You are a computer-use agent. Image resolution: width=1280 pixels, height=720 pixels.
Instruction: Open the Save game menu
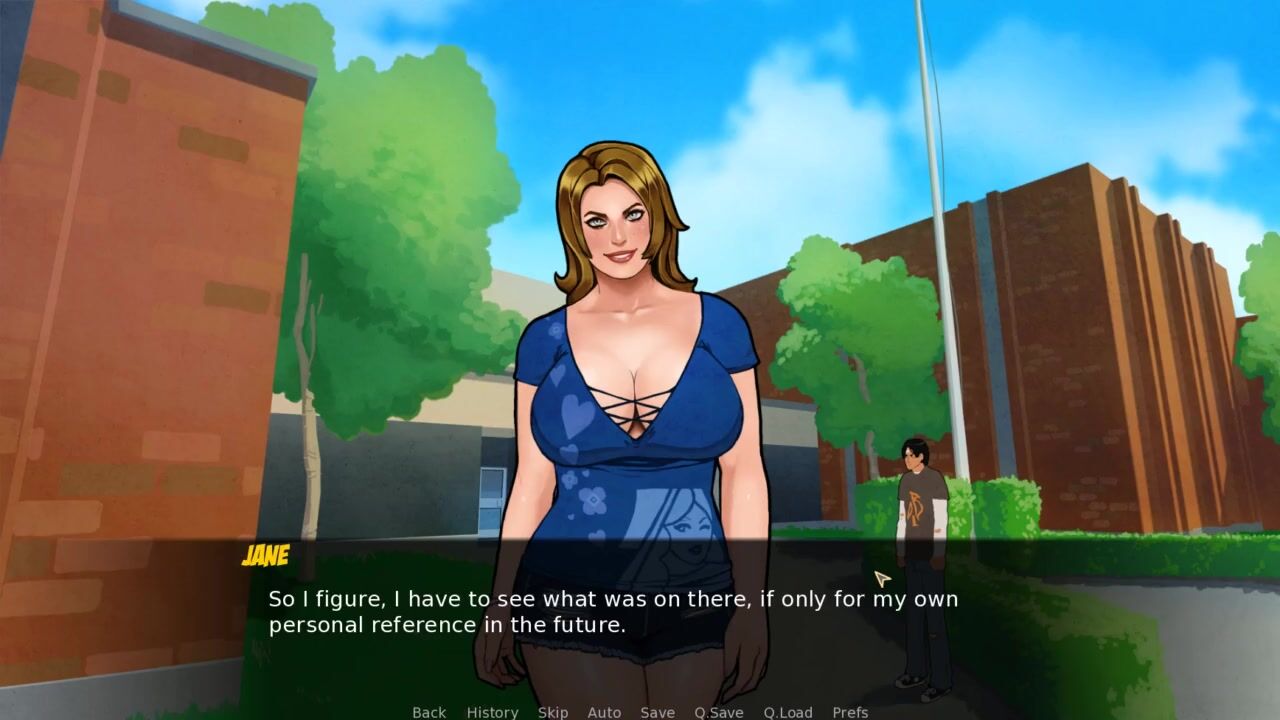657,712
